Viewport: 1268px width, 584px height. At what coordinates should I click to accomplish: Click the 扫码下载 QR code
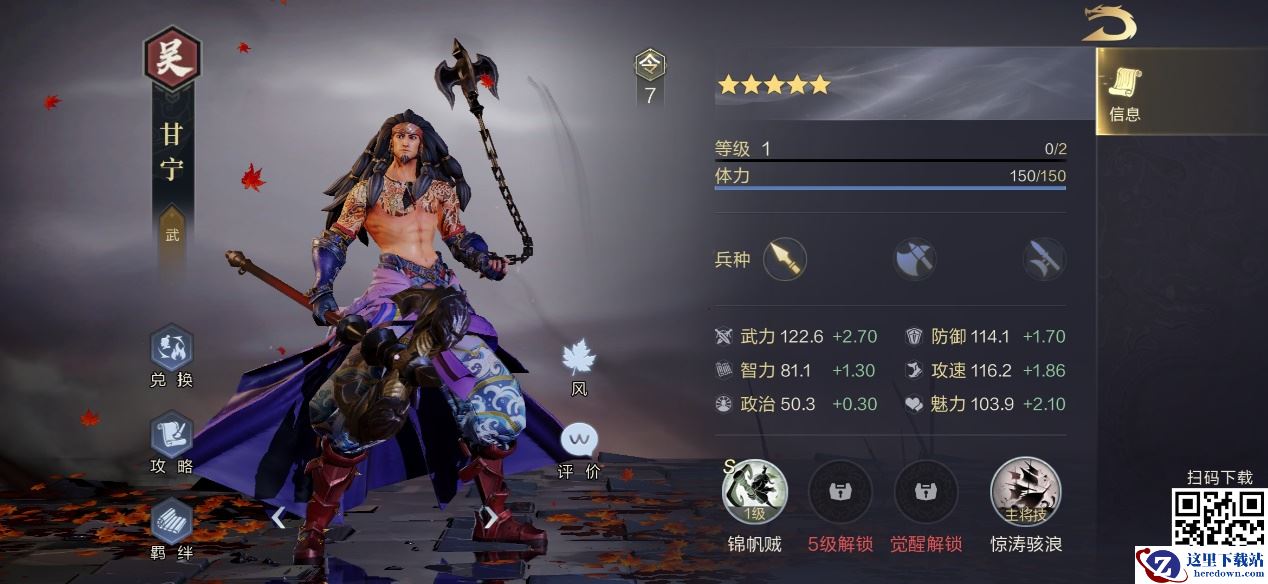coord(1218,517)
